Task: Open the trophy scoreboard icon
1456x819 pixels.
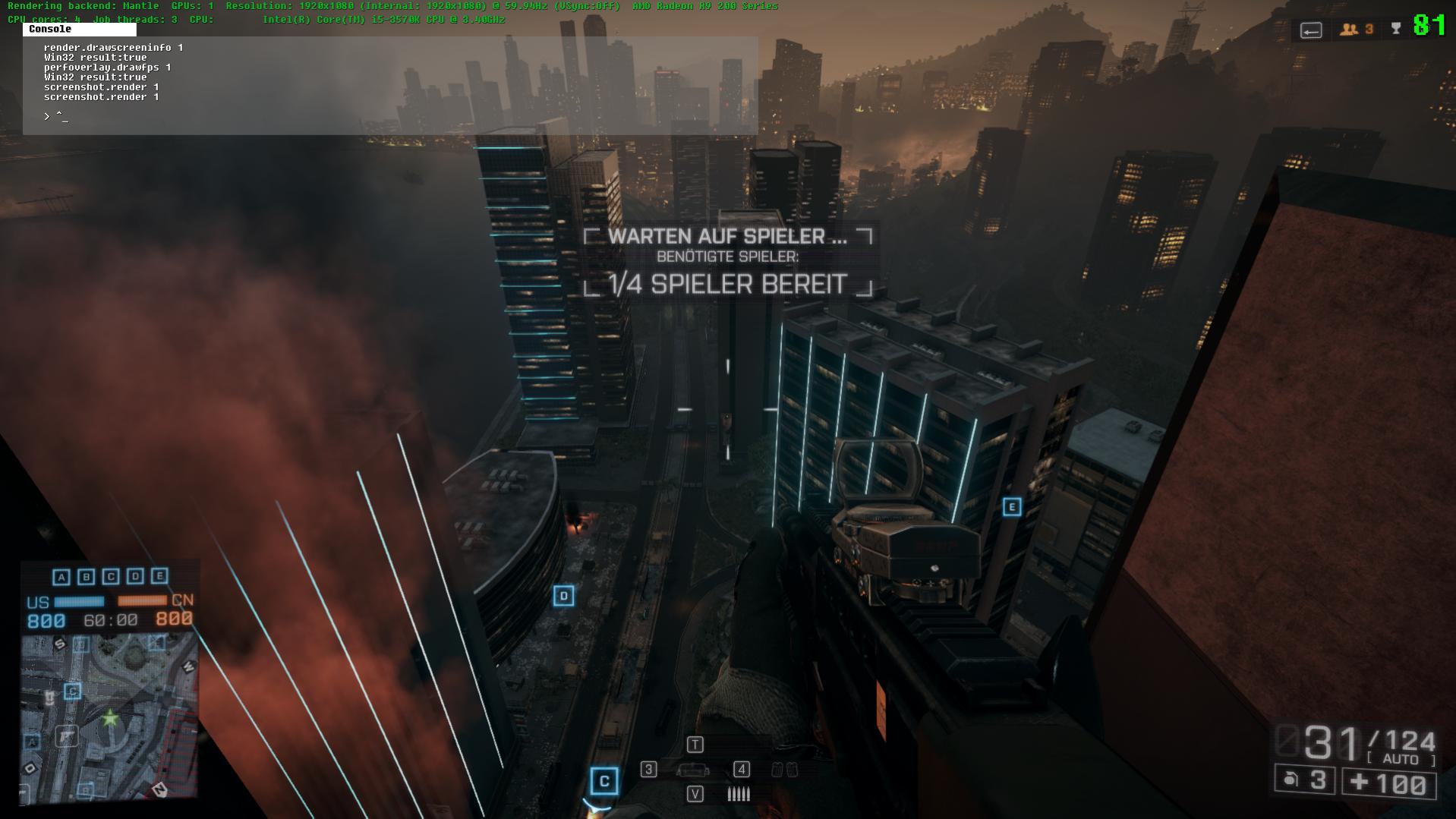Action: click(1396, 30)
